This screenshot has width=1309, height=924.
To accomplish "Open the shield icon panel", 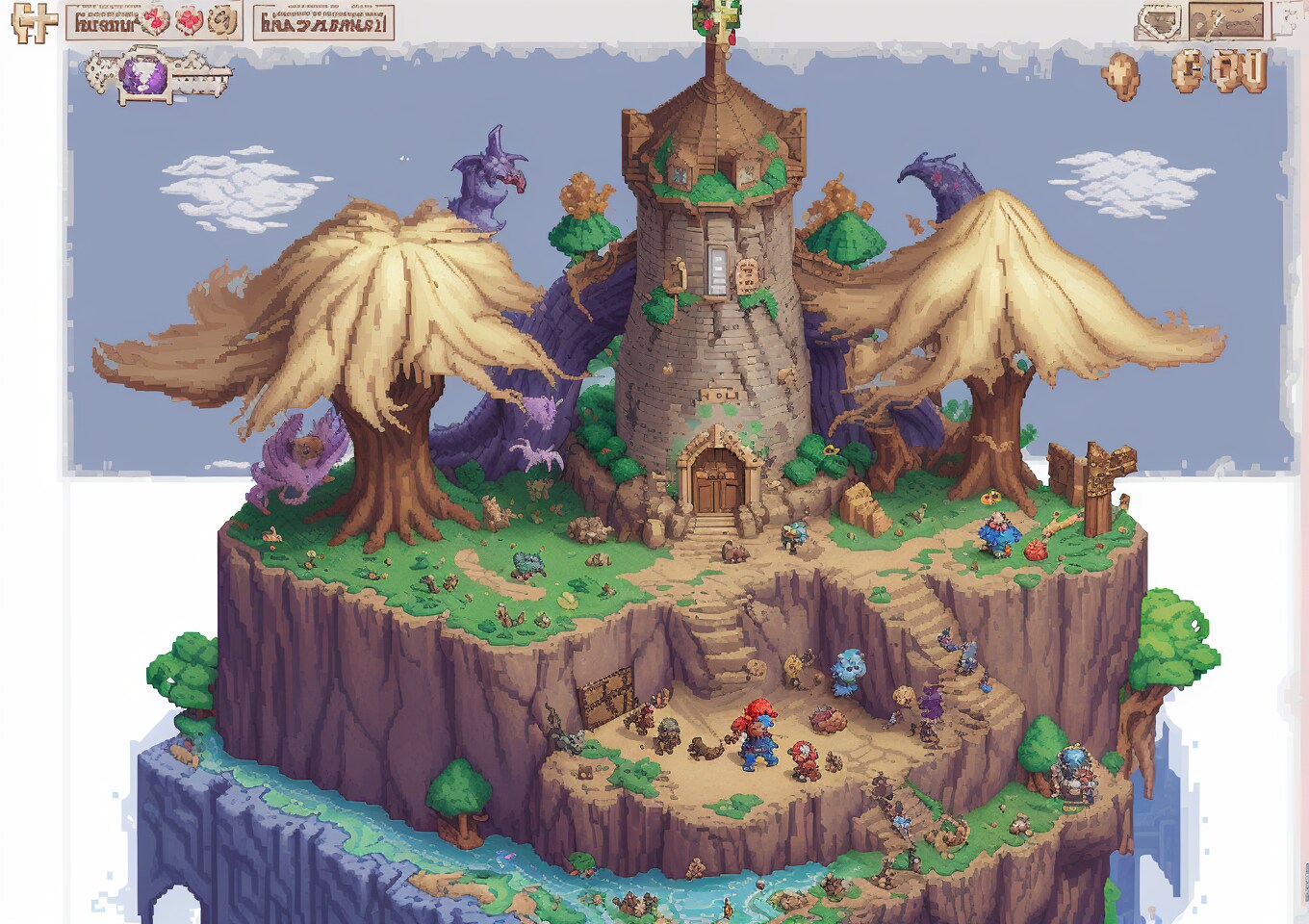I will pos(1160,21).
